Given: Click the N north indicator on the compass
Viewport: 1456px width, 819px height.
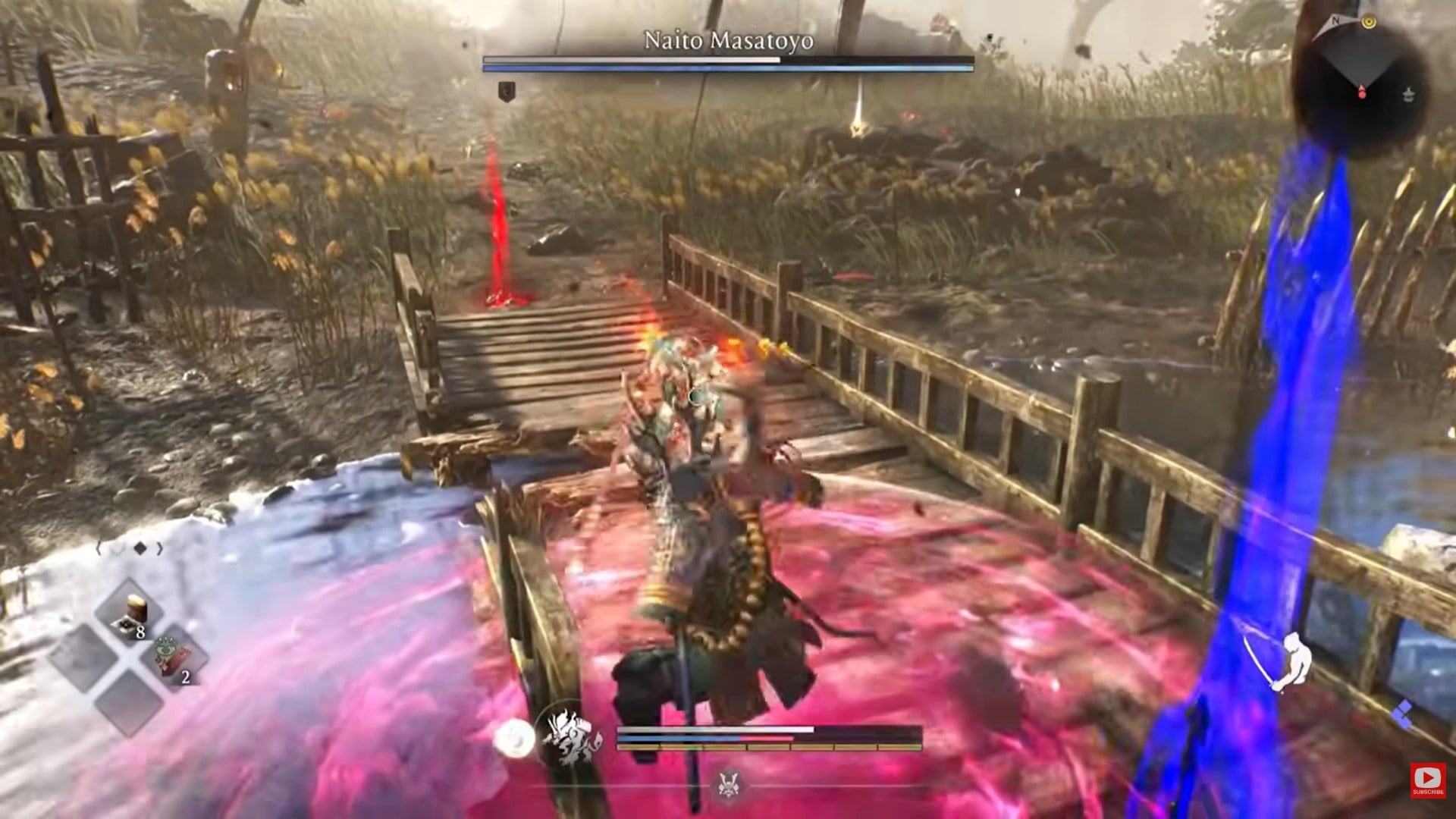Looking at the screenshot, I should click(x=1335, y=20).
